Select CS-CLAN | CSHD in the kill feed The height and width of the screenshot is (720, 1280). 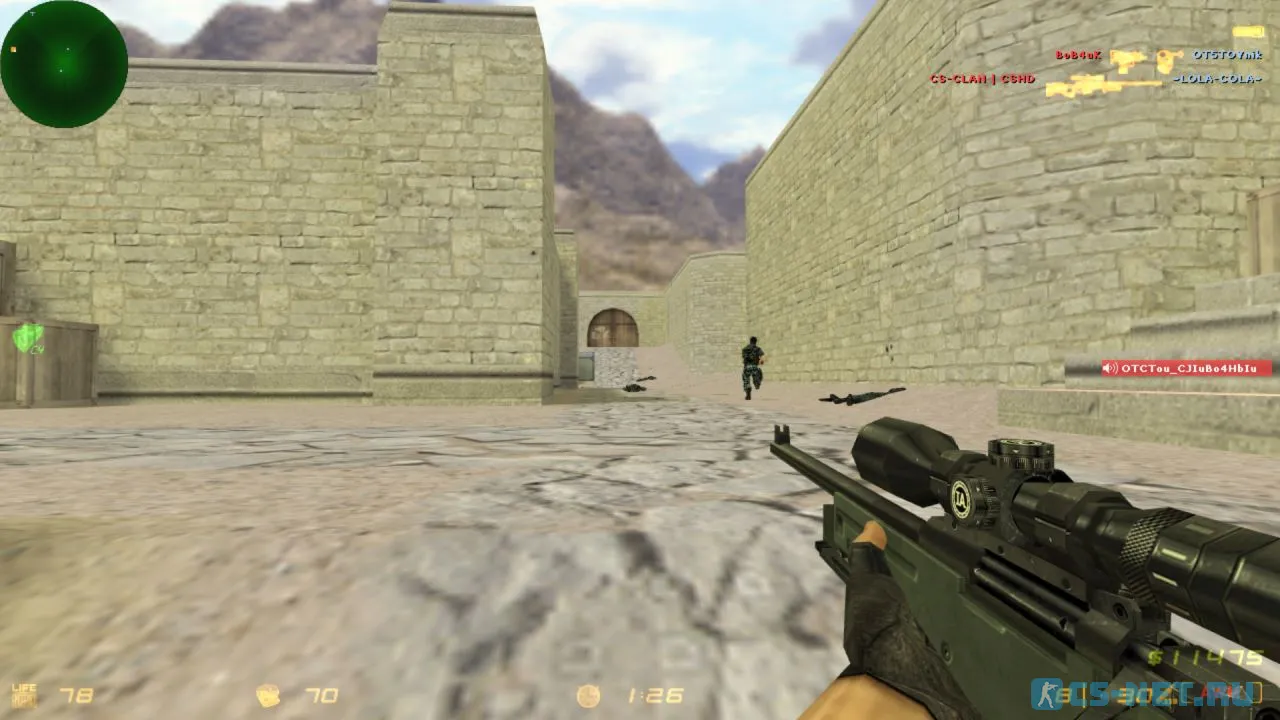click(x=981, y=78)
